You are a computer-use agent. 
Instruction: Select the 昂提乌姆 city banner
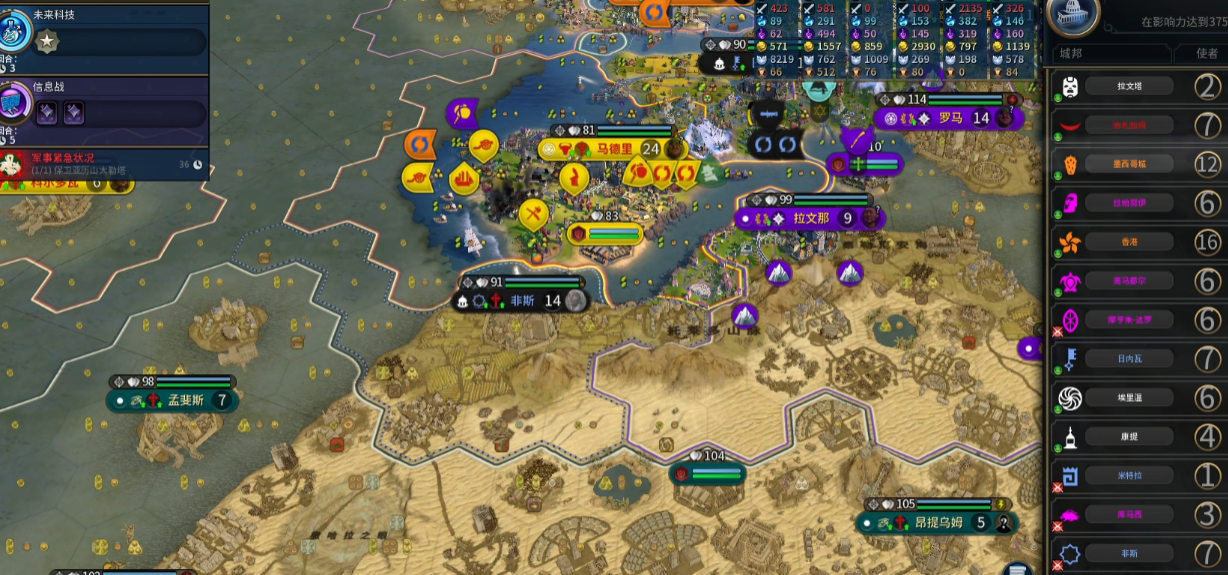tap(937, 522)
